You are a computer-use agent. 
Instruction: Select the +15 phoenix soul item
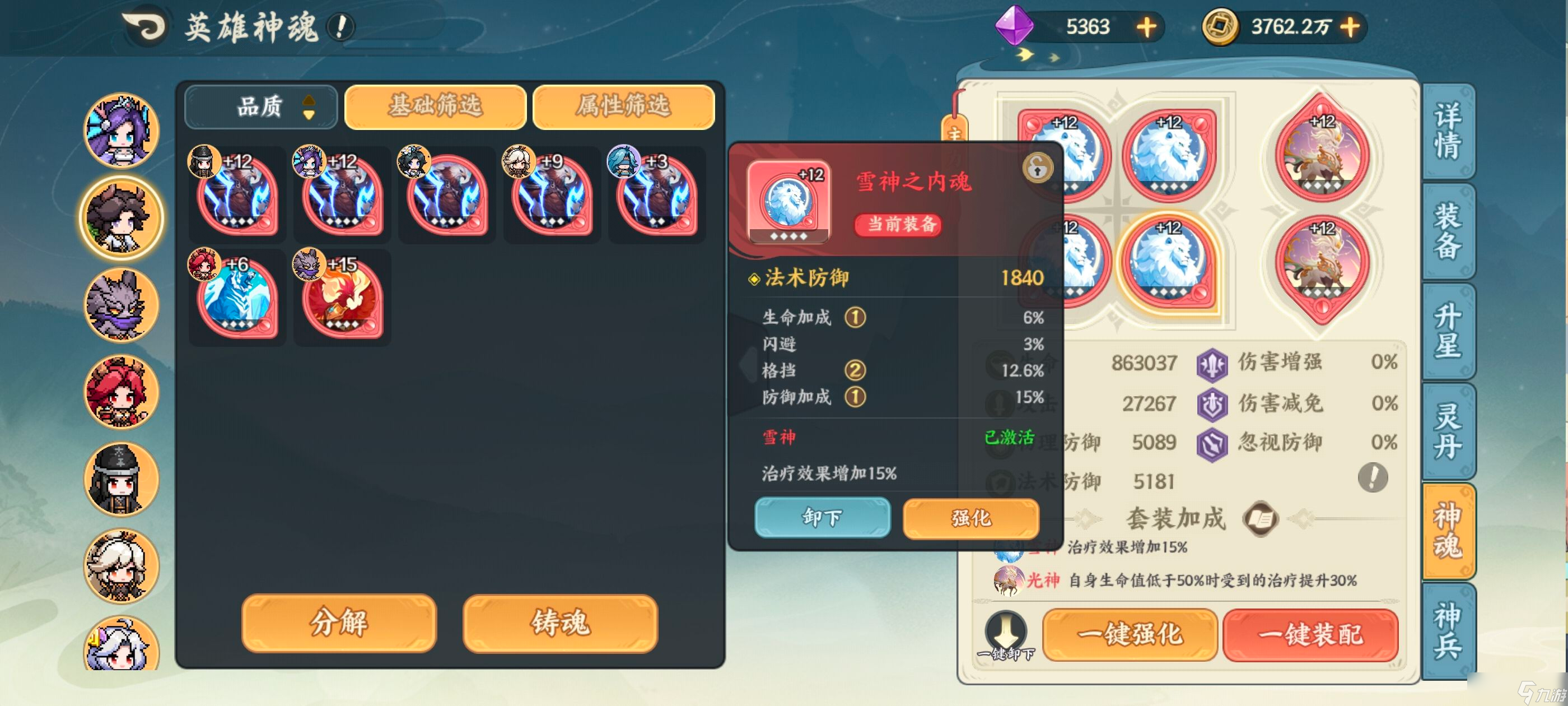point(341,296)
